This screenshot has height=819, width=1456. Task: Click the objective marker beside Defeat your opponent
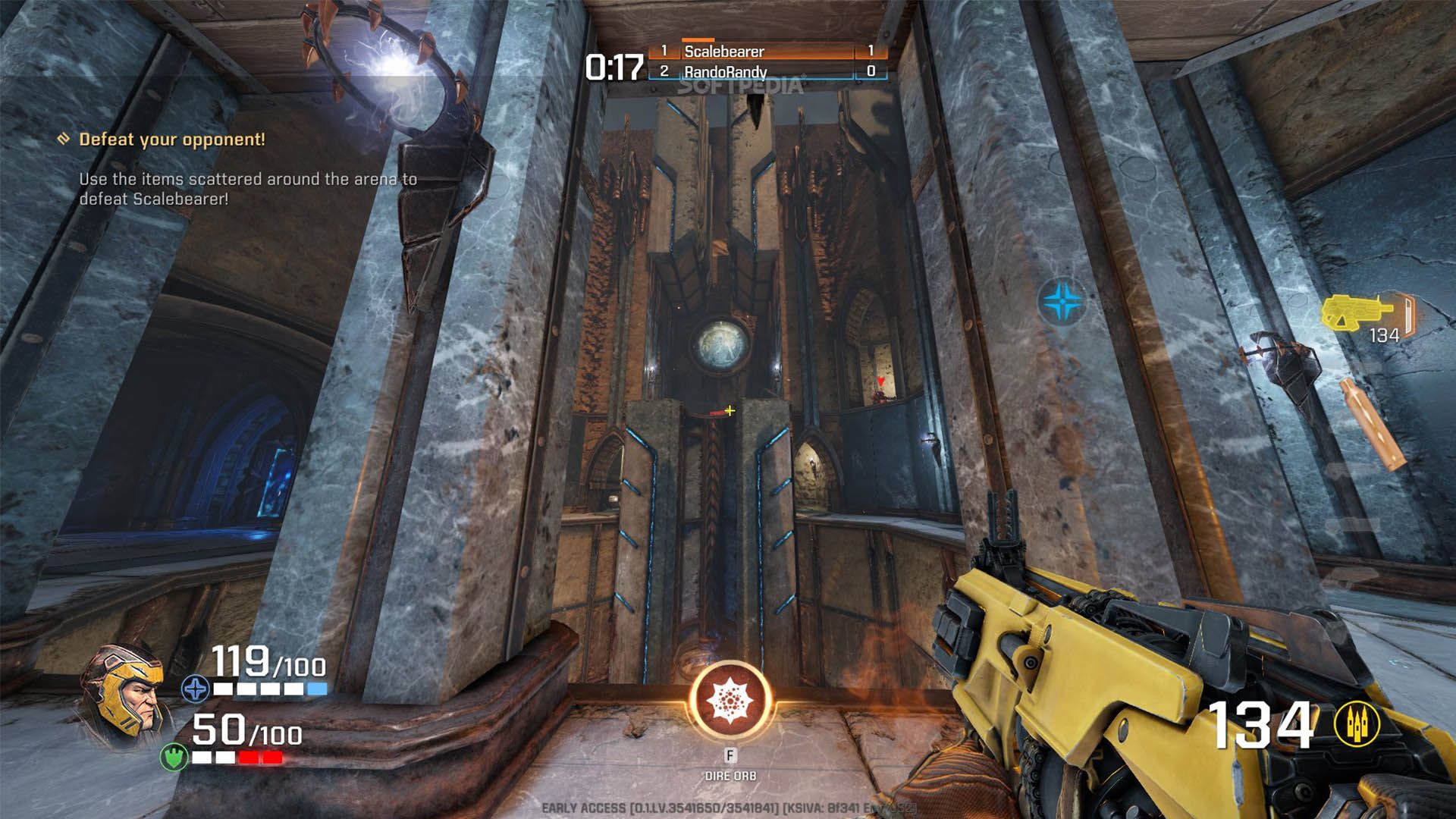[64, 139]
